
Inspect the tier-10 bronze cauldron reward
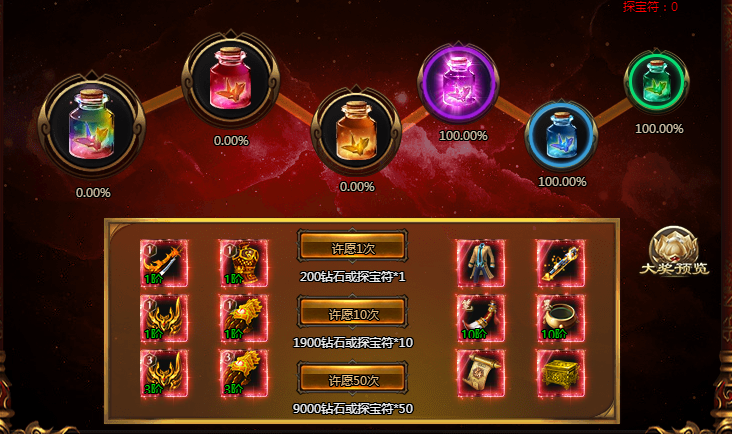click(x=560, y=318)
